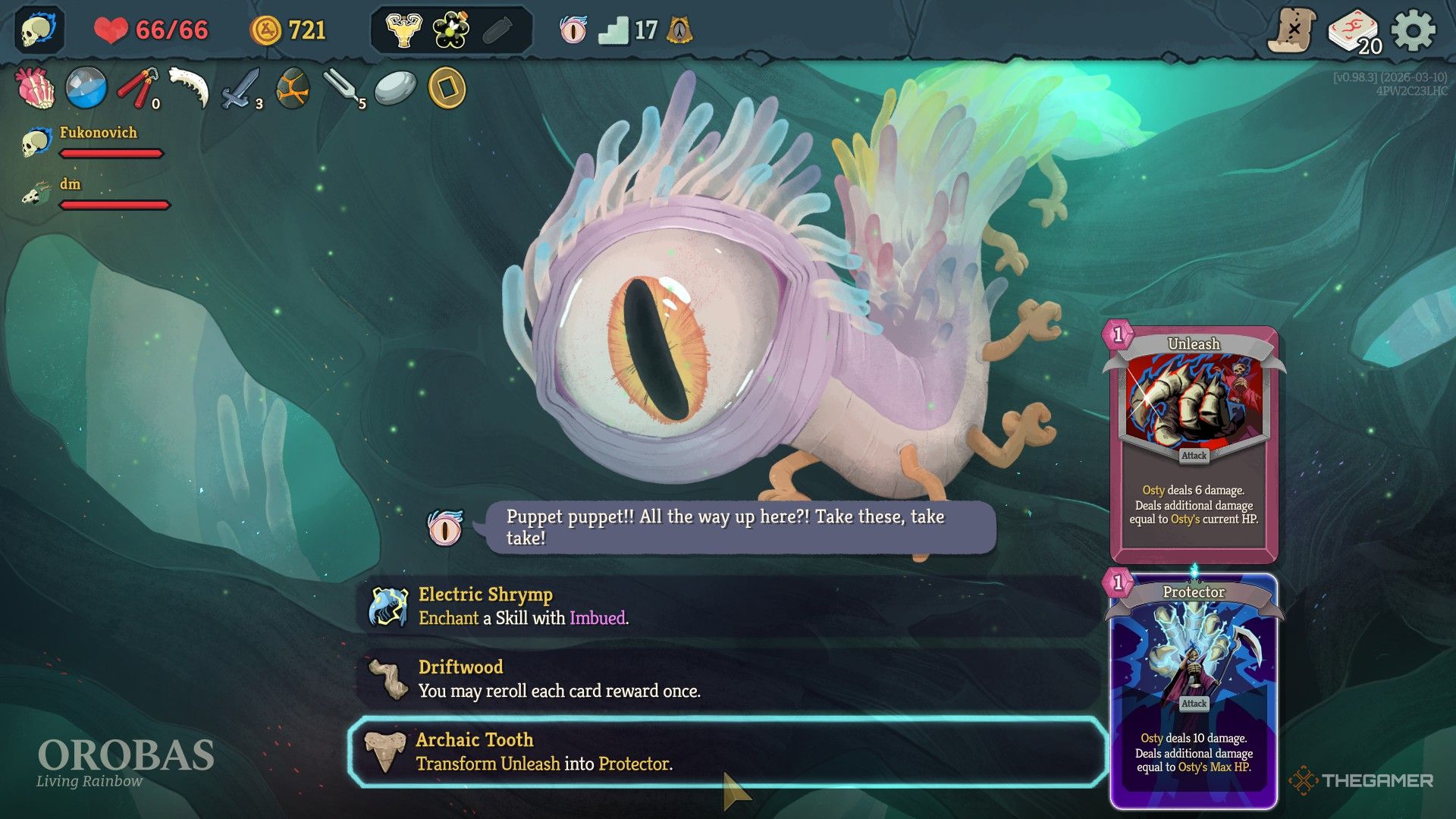The image size is (1456, 819).
Task: Inspect the sword relic
Action: tap(240, 89)
